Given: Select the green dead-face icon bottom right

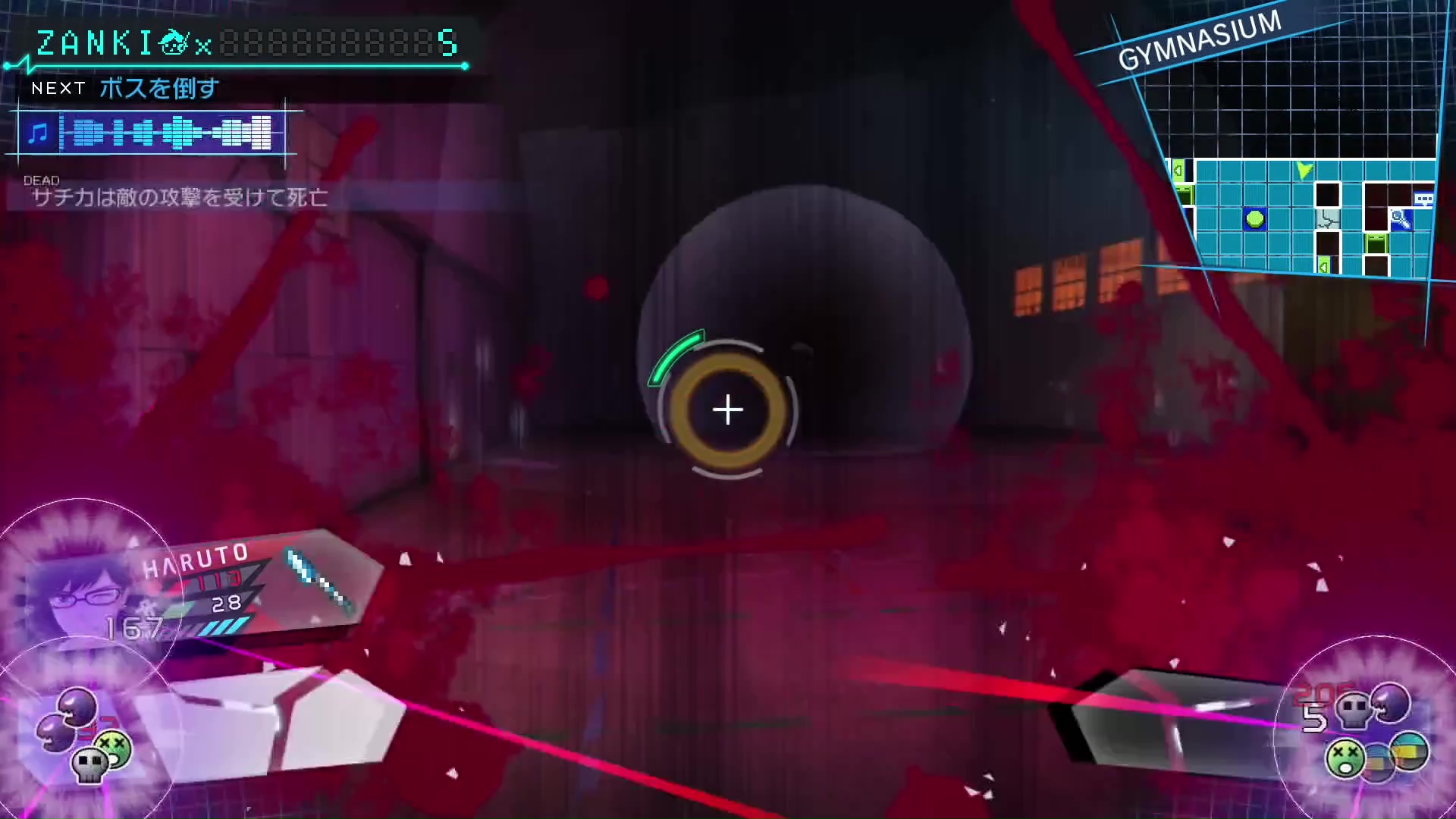Looking at the screenshot, I should point(1345,758).
